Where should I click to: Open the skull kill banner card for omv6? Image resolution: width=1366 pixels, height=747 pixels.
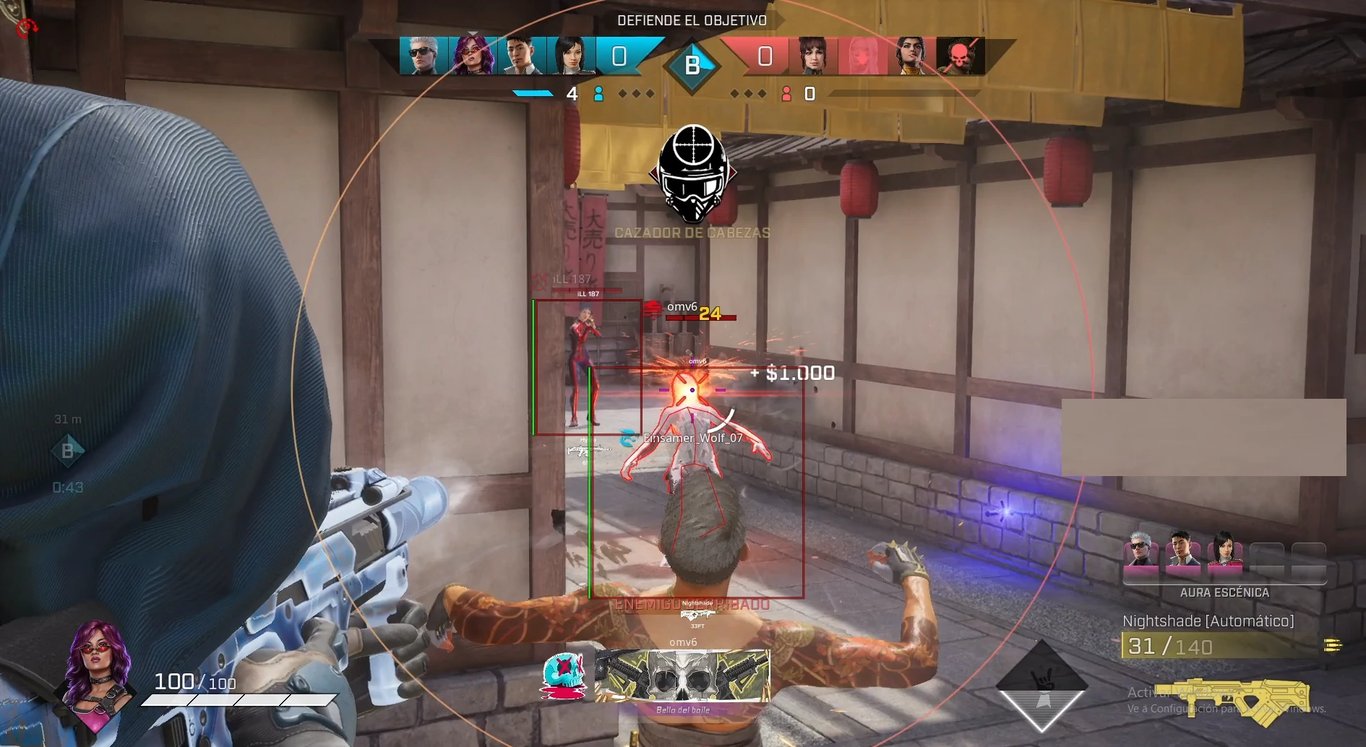(x=682, y=676)
